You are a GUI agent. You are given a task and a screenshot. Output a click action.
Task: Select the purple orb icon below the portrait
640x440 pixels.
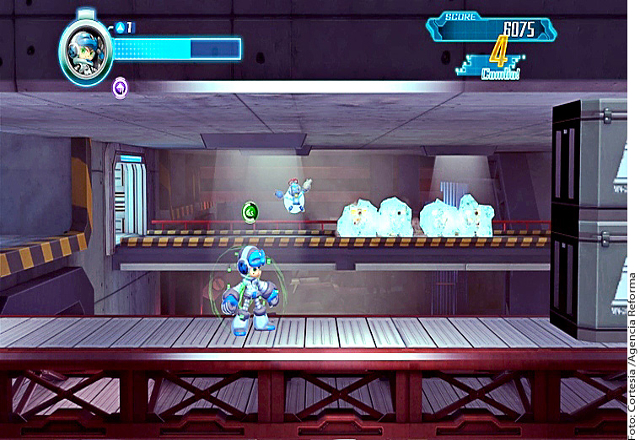(120, 88)
